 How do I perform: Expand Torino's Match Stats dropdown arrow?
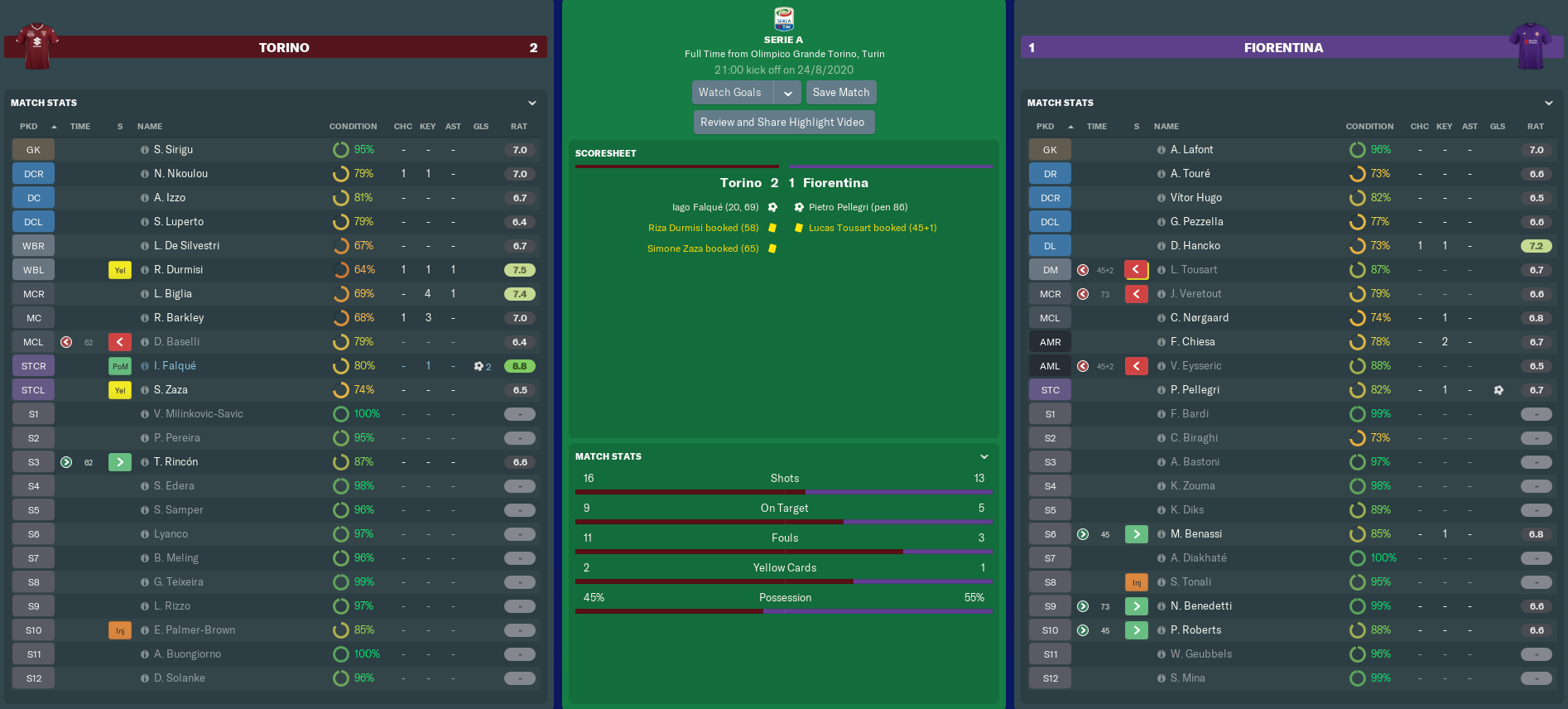pyautogui.click(x=532, y=103)
